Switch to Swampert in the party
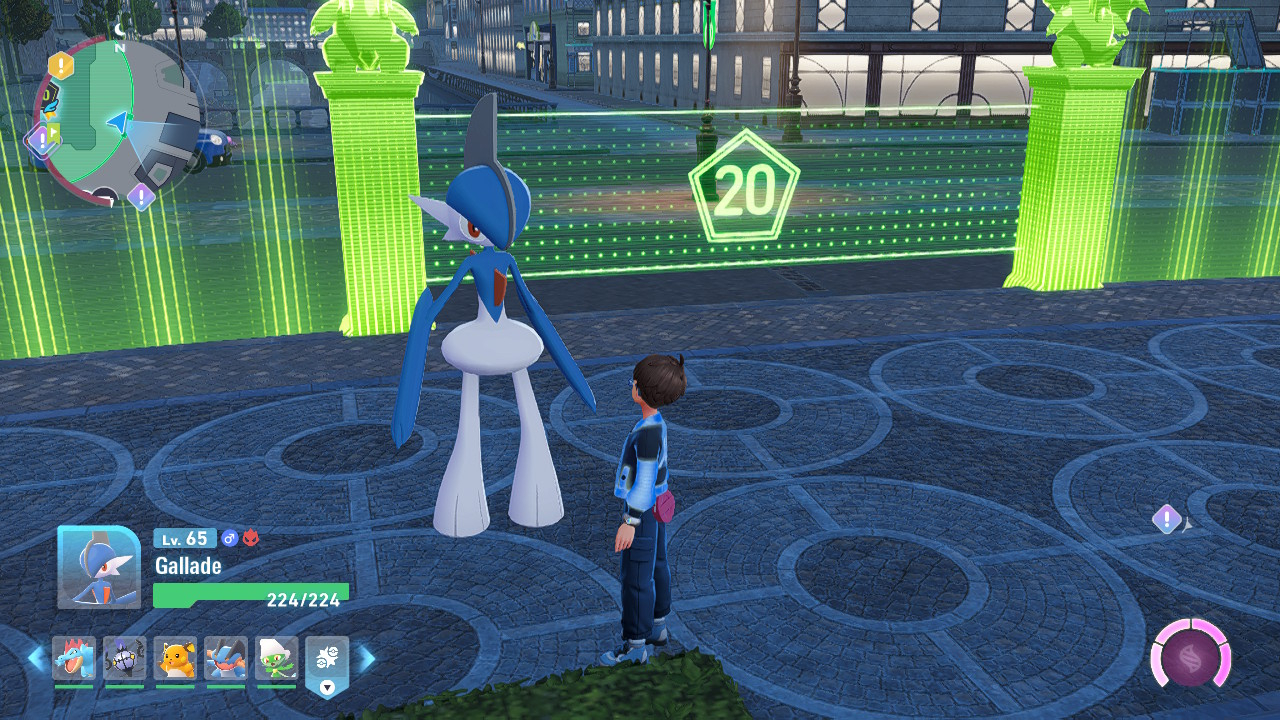The image size is (1280, 720). pyautogui.click(x=226, y=659)
